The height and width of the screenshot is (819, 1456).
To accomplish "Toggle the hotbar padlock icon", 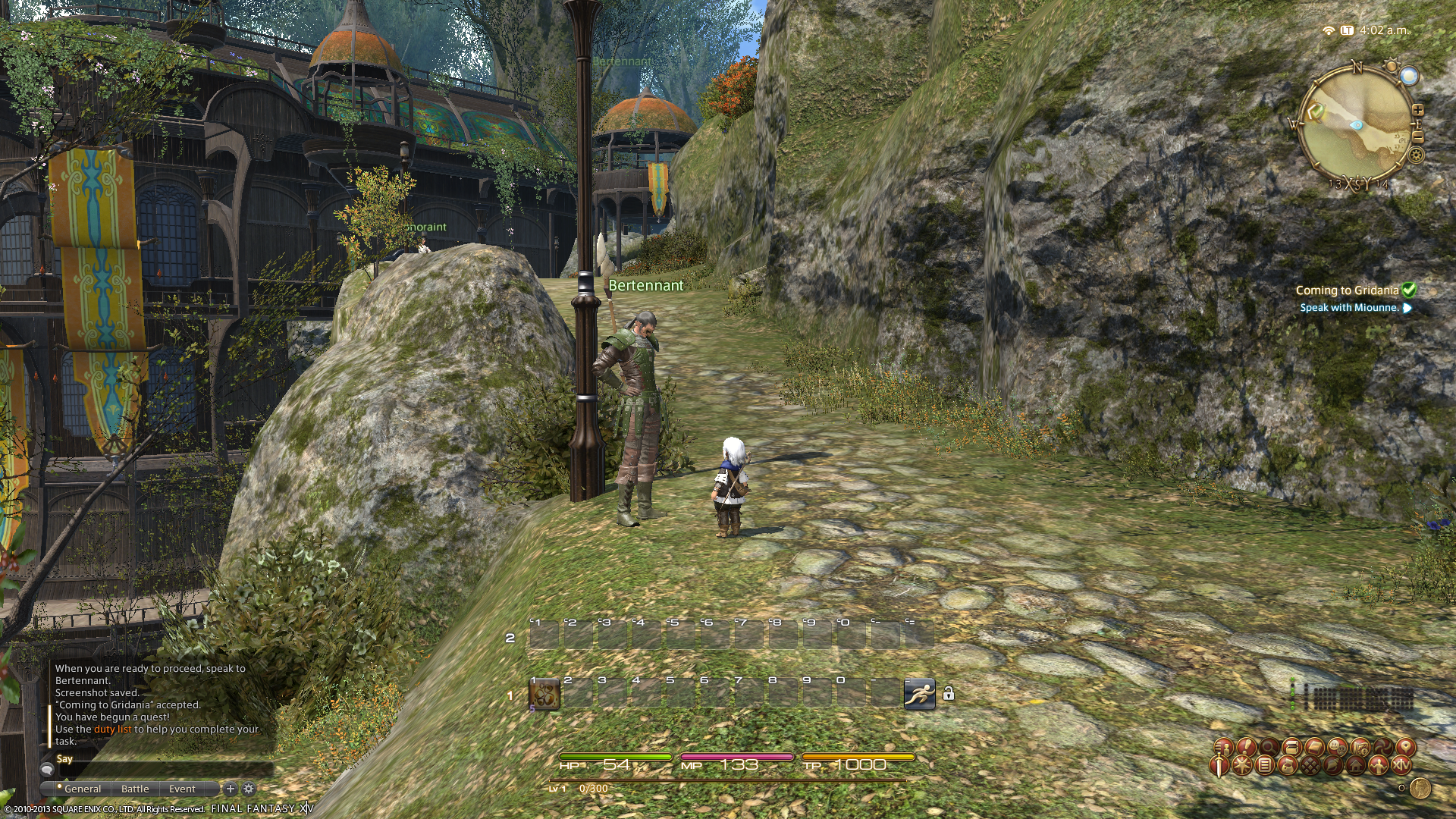I will [948, 693].
